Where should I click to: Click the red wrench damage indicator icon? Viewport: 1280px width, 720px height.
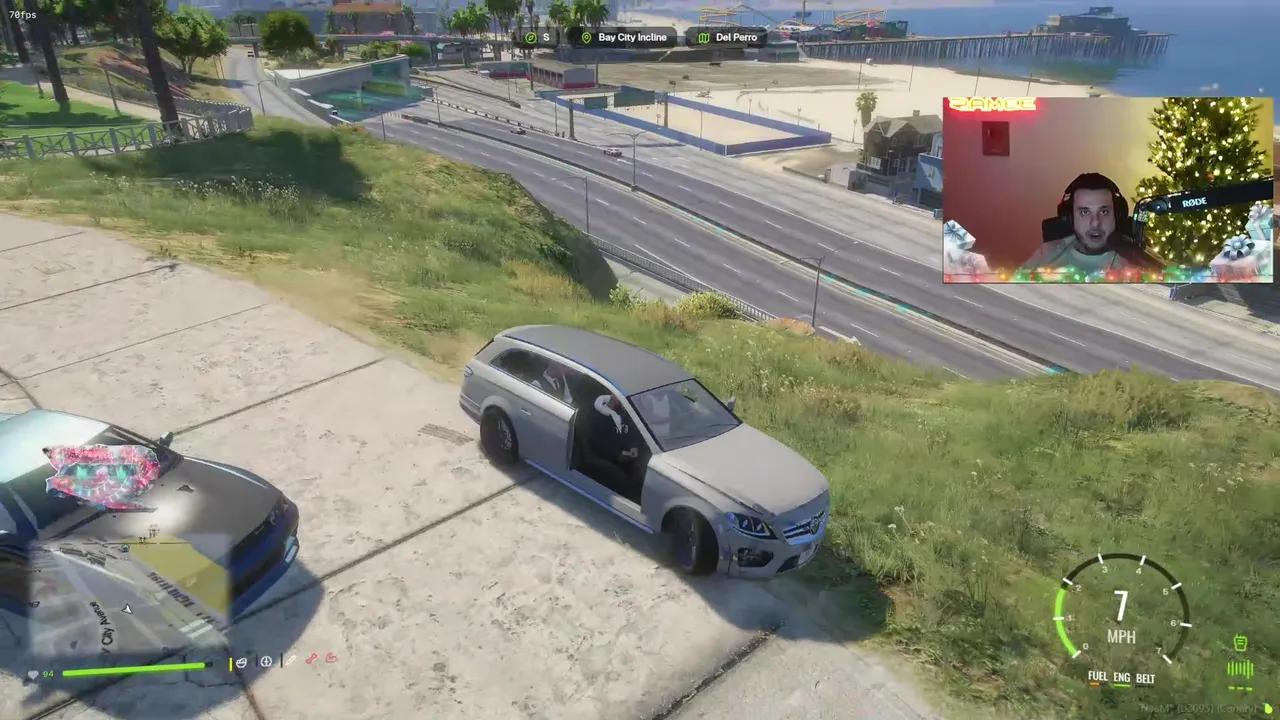pos(312,660)
